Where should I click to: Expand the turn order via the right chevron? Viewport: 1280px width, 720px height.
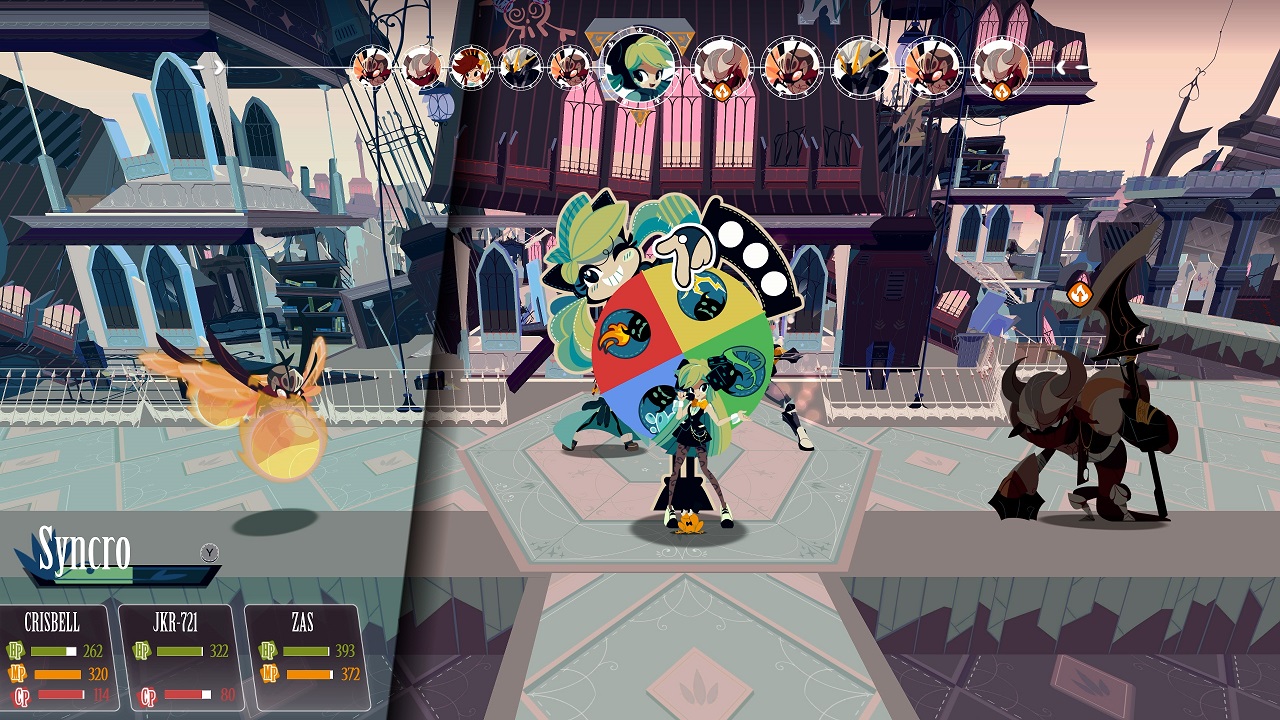coord(1063,68)
